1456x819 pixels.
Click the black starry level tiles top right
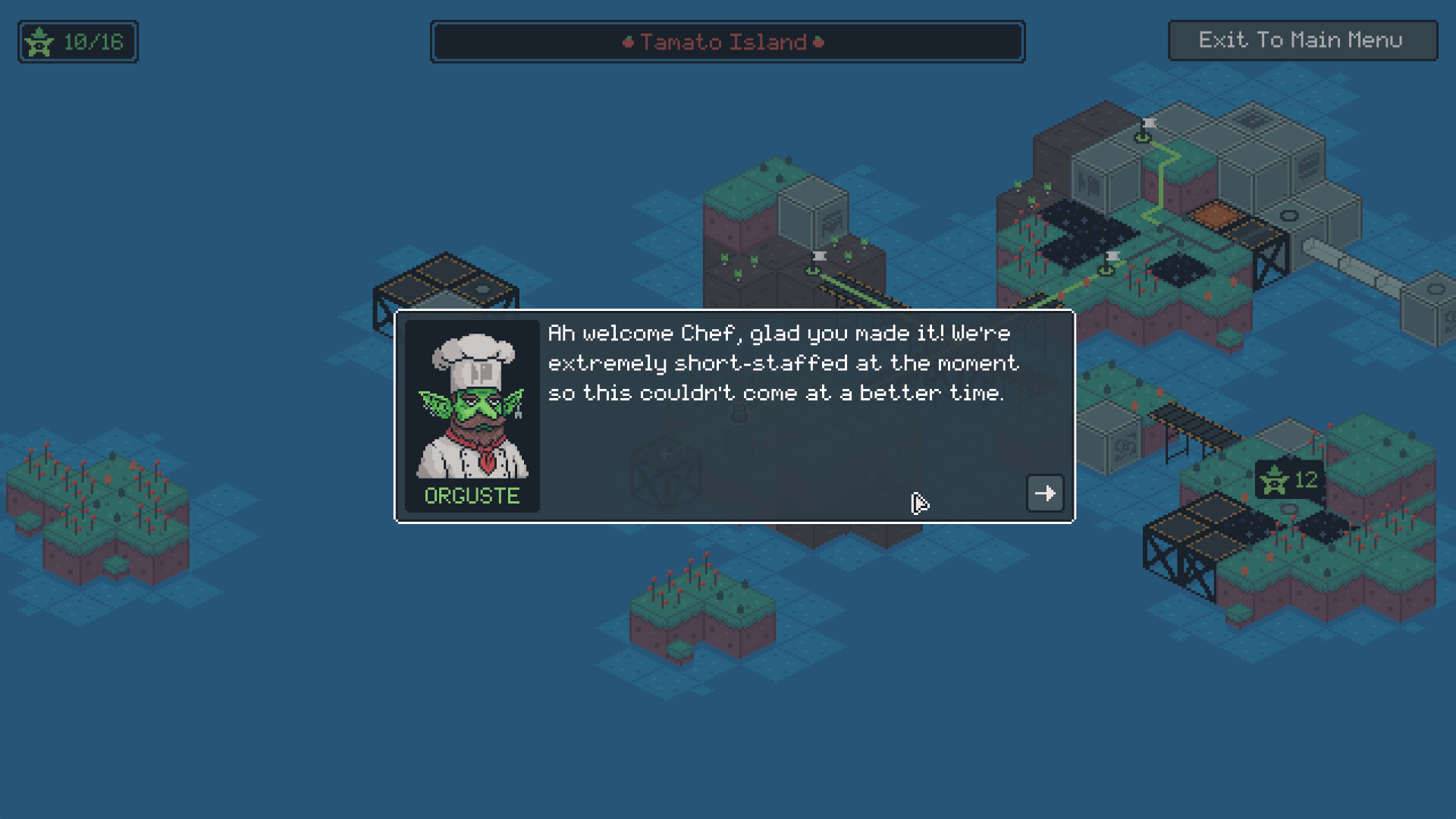(1088, 233)
